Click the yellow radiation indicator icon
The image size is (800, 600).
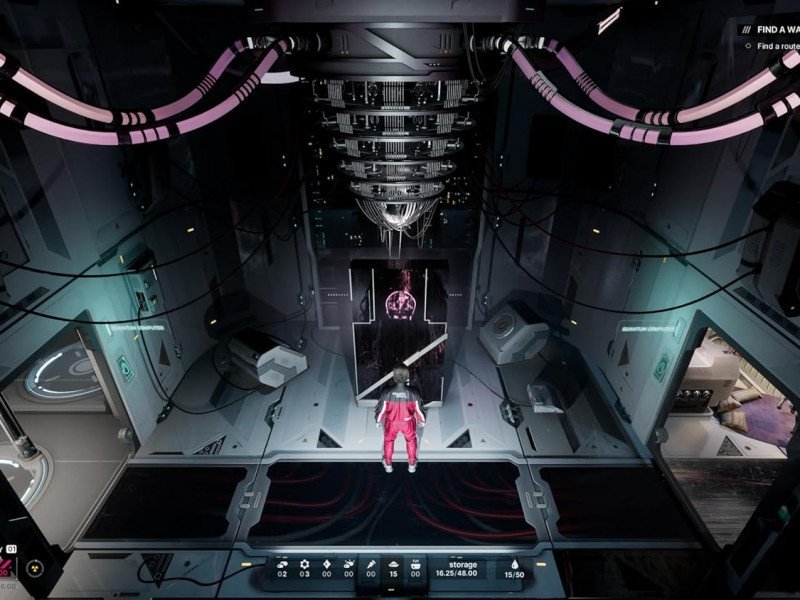click(x=34, y=569)
